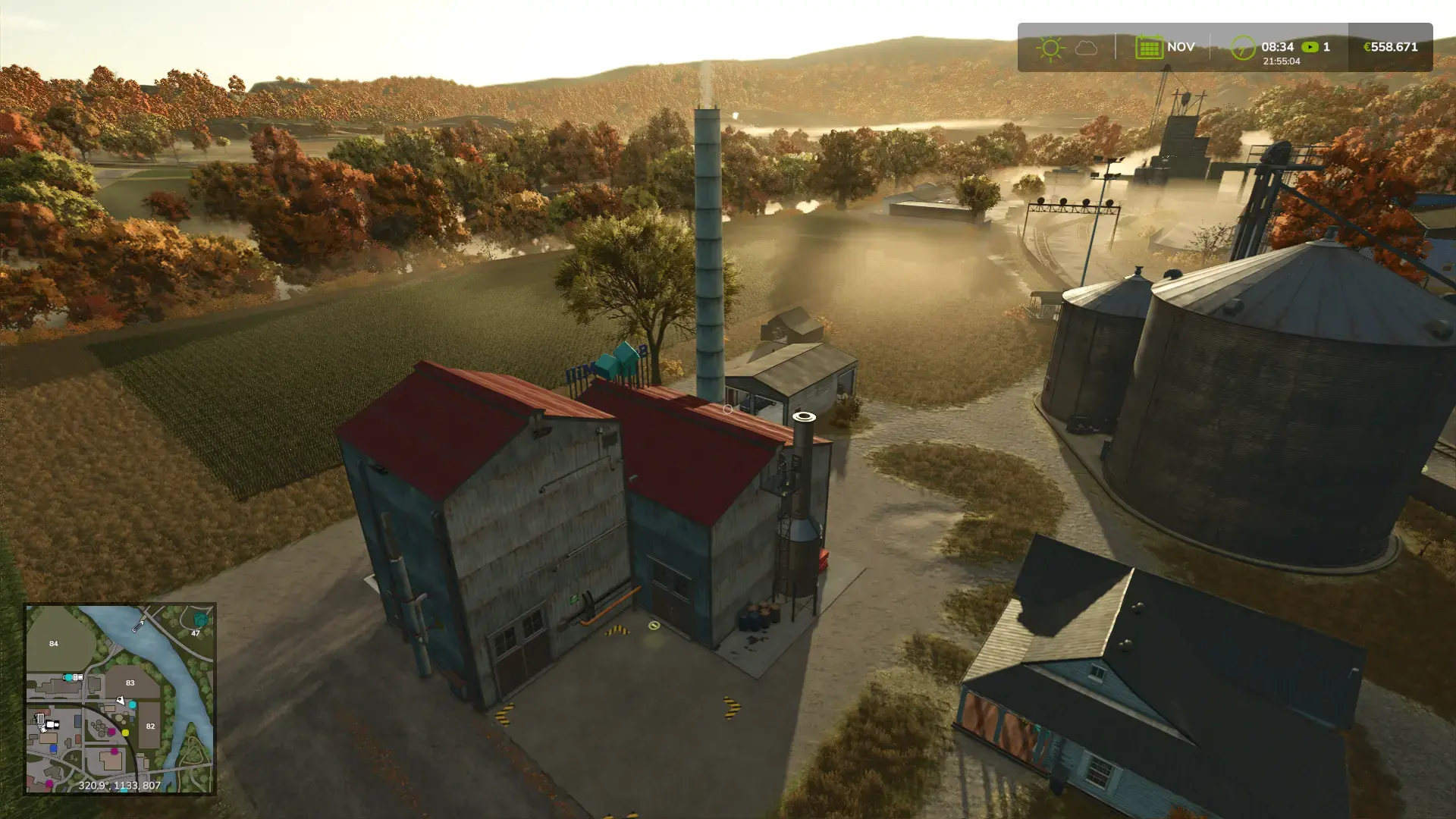The width and height of the screenshot is (1456, 819).
Task: Click the cloud forecast icon
Action: tap(1086, 48)
